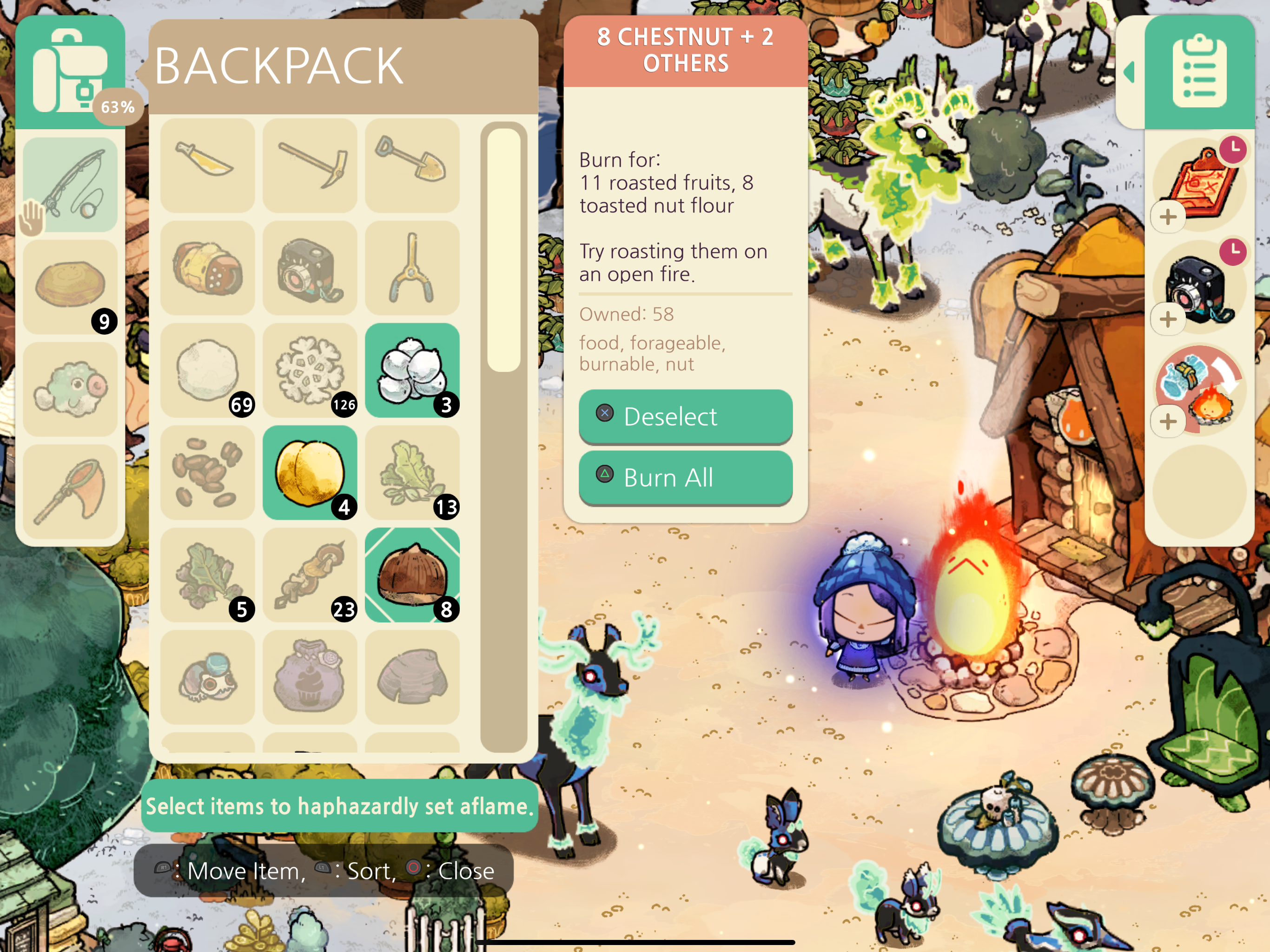Choose Burn All
This screenshot has height=952, width=1270.
pyautogui.click(x=685, y=477)
